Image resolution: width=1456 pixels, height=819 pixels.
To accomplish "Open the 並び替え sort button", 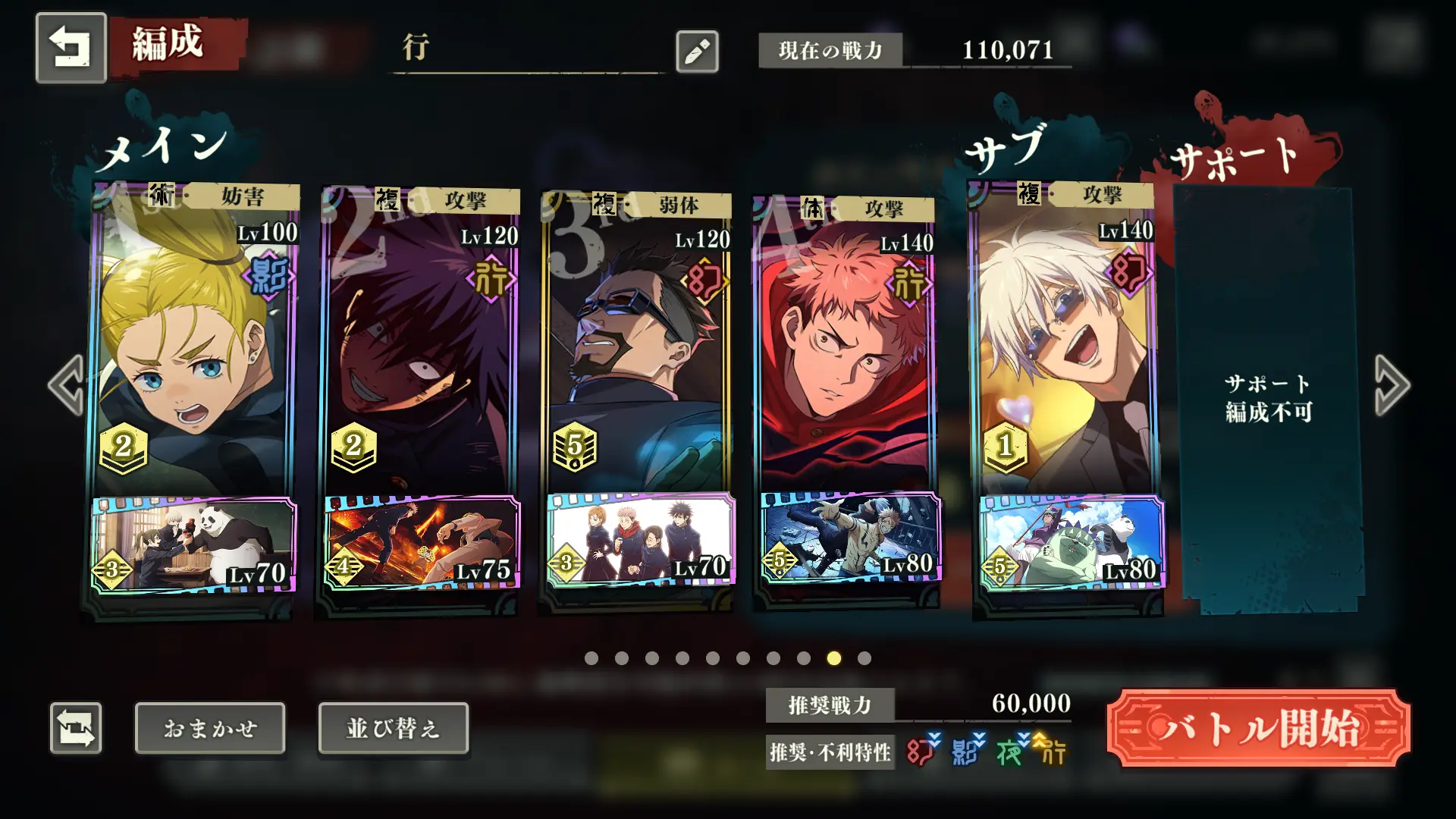I will coord(393,728).
